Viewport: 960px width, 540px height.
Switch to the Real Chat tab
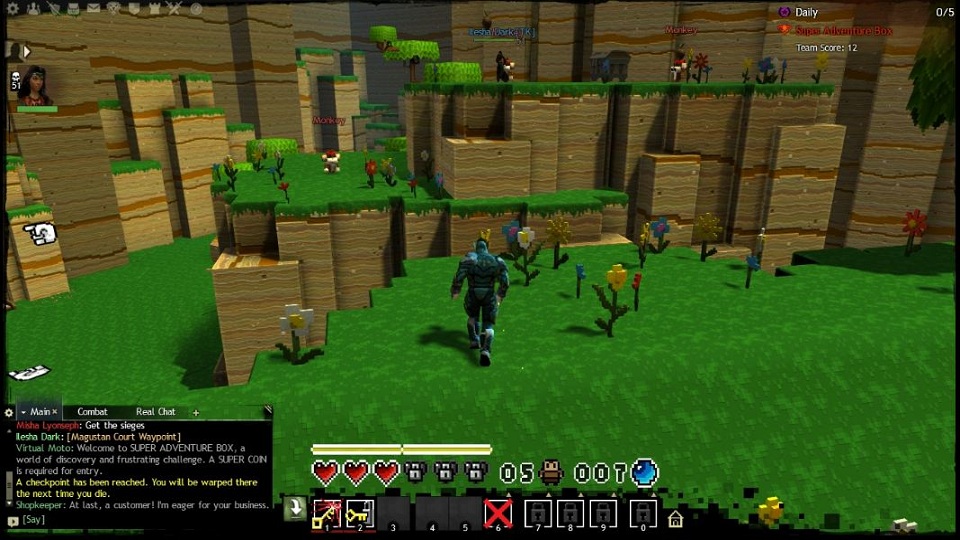pyautogui.click(x=156, y=412)
